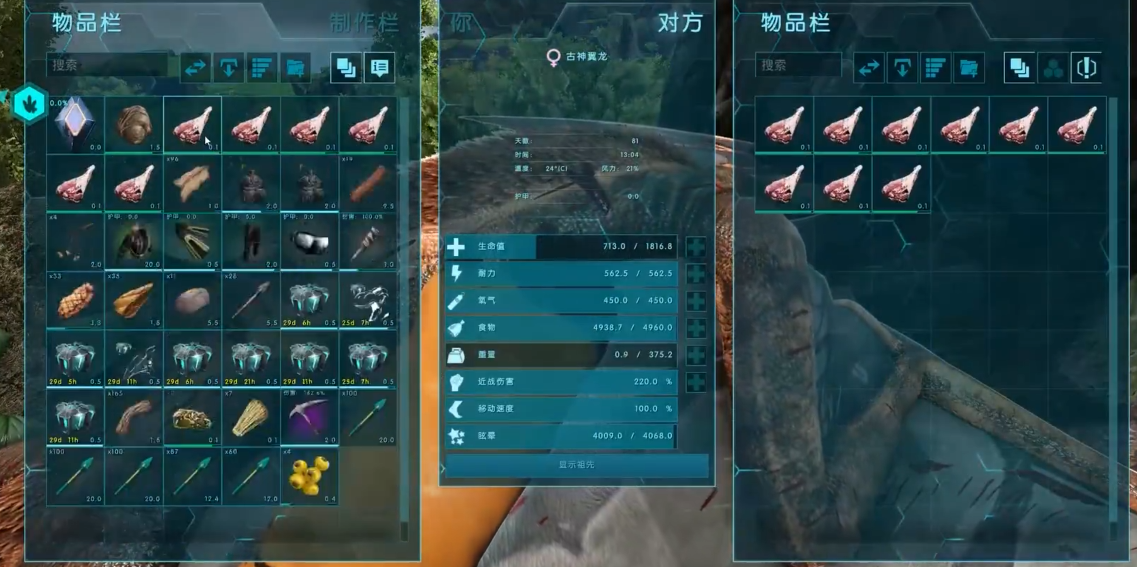Add a point to 近战伤害 (melee damage)
The width and height of the screenshot is (1137, 567).
[x=696, y=382]
